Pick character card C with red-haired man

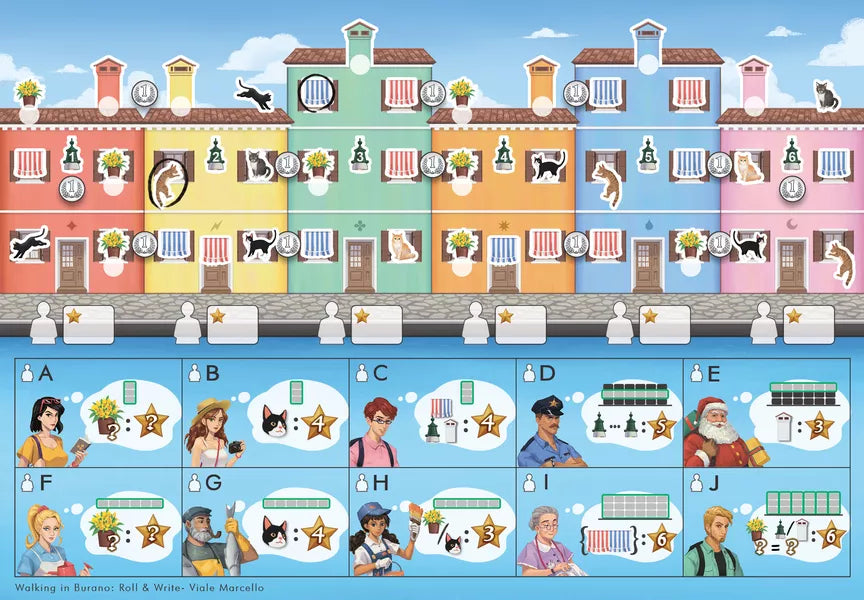(432, 413)
